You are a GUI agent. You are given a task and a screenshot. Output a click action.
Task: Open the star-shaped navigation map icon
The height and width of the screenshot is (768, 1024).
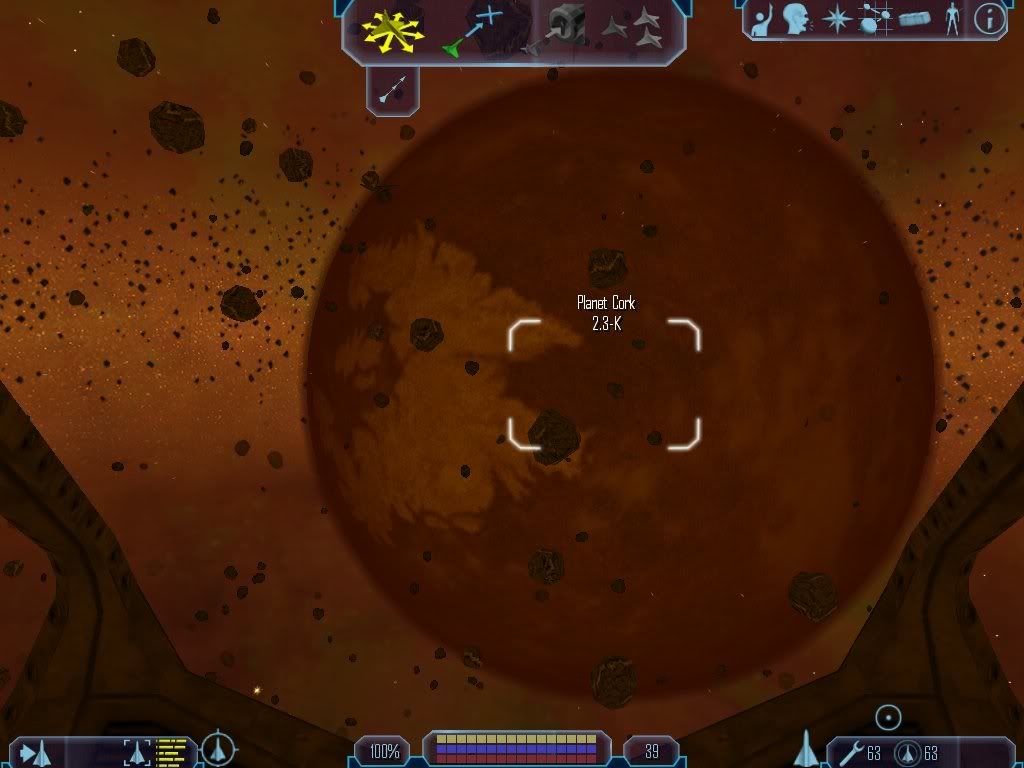pos(836,20)
